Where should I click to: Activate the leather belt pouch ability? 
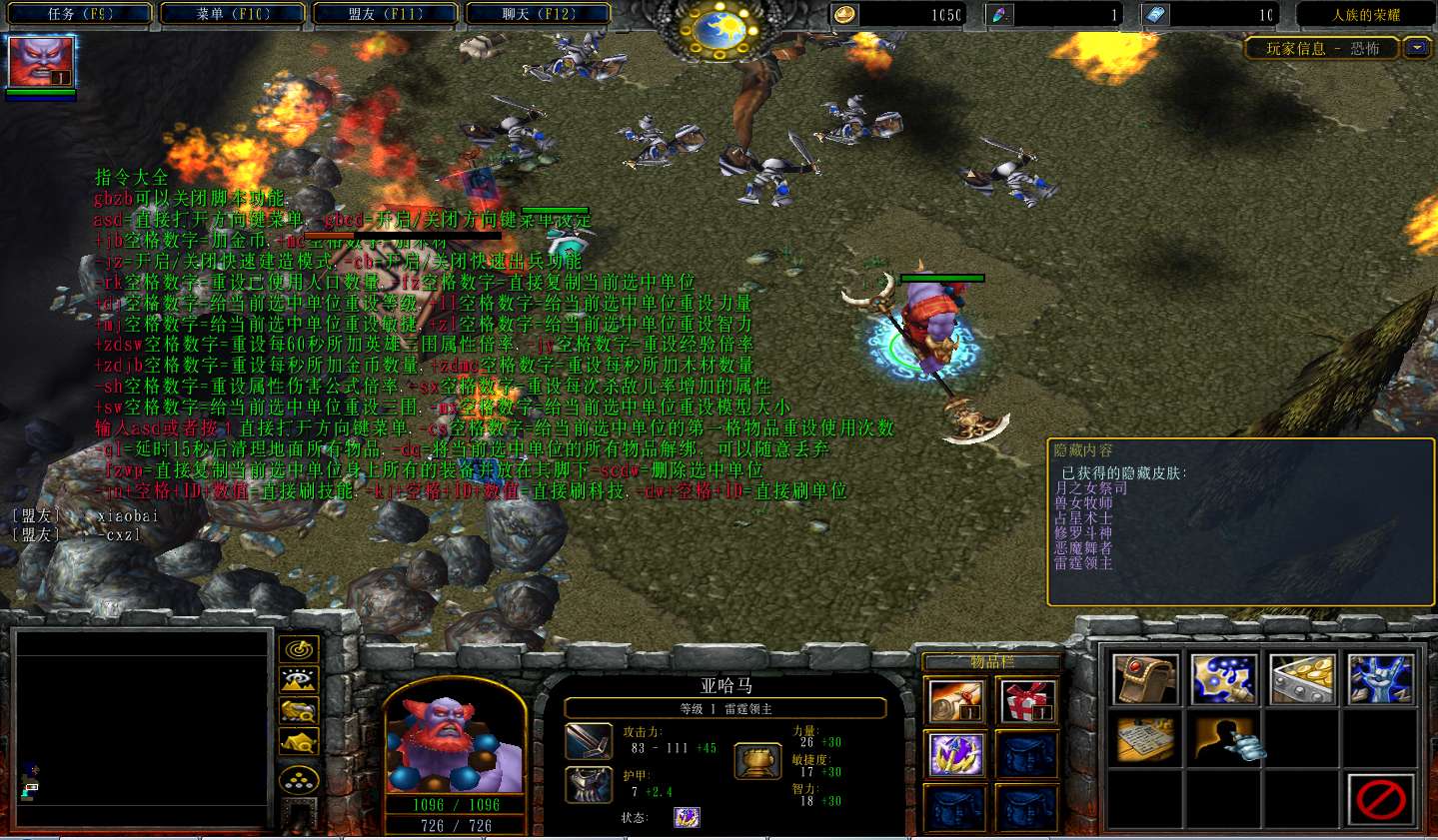coord(1145,679)
